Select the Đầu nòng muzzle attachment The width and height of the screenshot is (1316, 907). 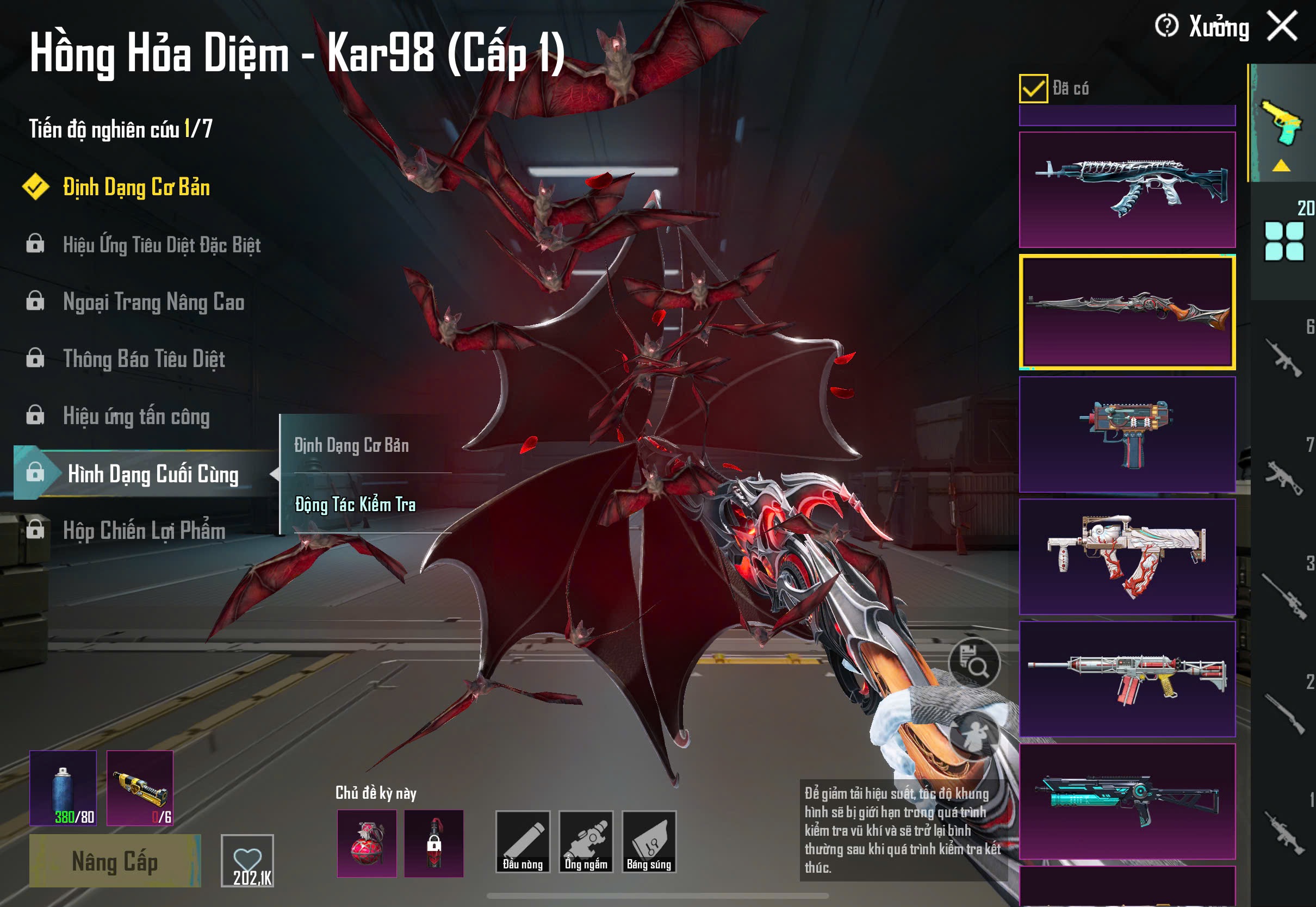[522, 842]
